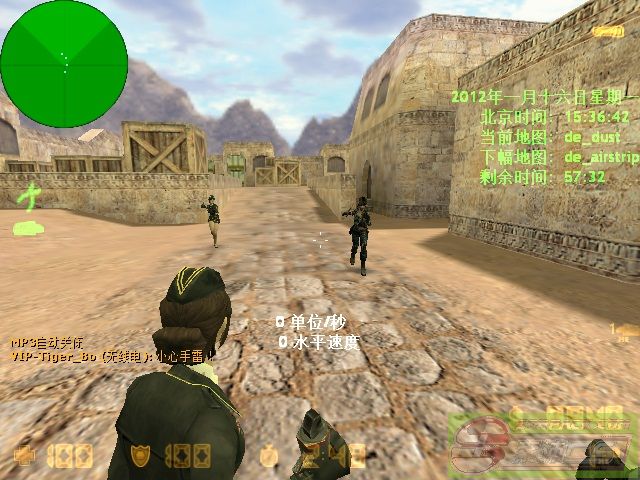Screen dimensions: 640x480
Task: Select the health cross icon
Action: coord(22,456)
